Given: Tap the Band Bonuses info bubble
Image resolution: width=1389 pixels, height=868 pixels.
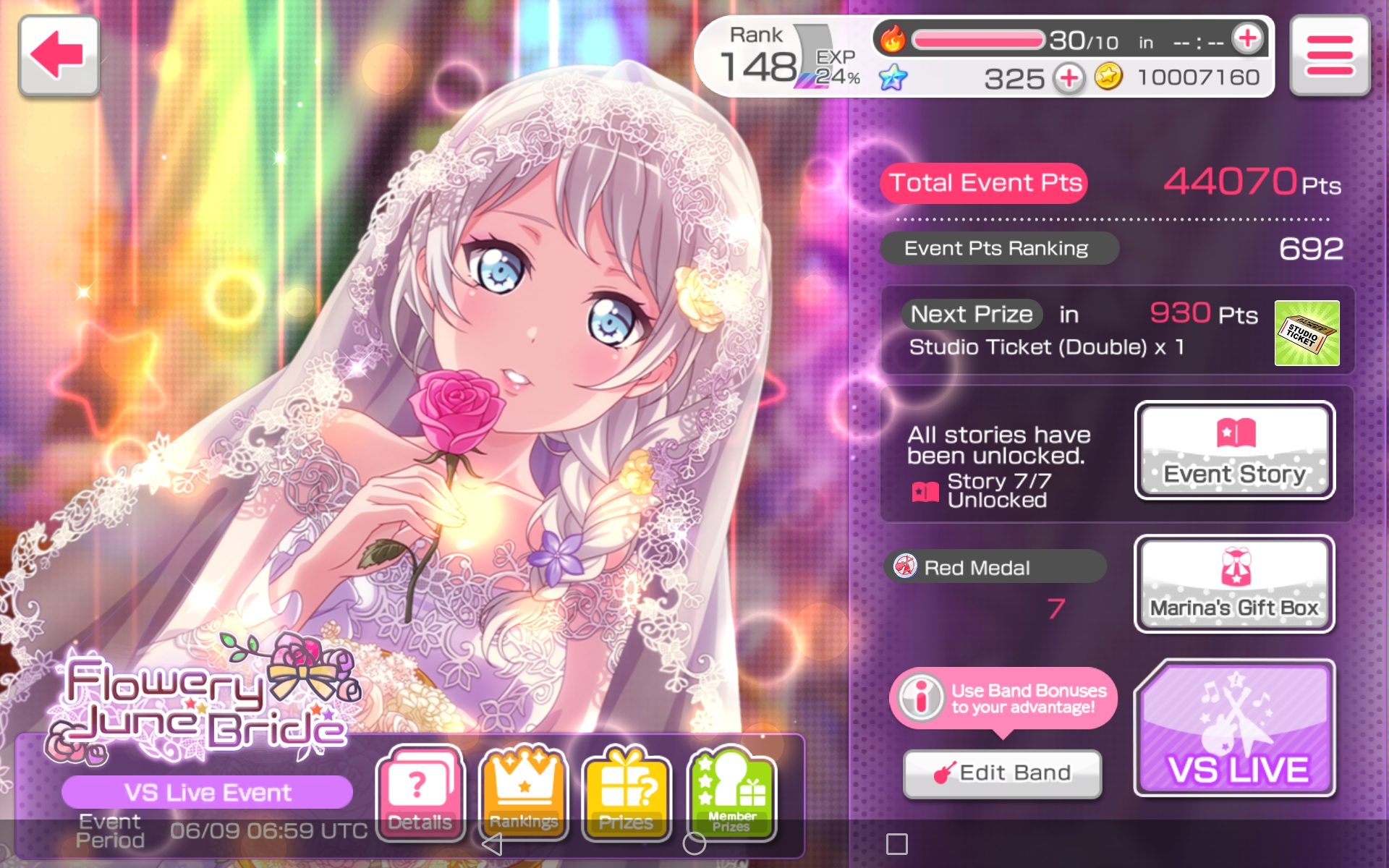Looking at the screenshot, I should pyautogui.click(x=1003, y=698).
